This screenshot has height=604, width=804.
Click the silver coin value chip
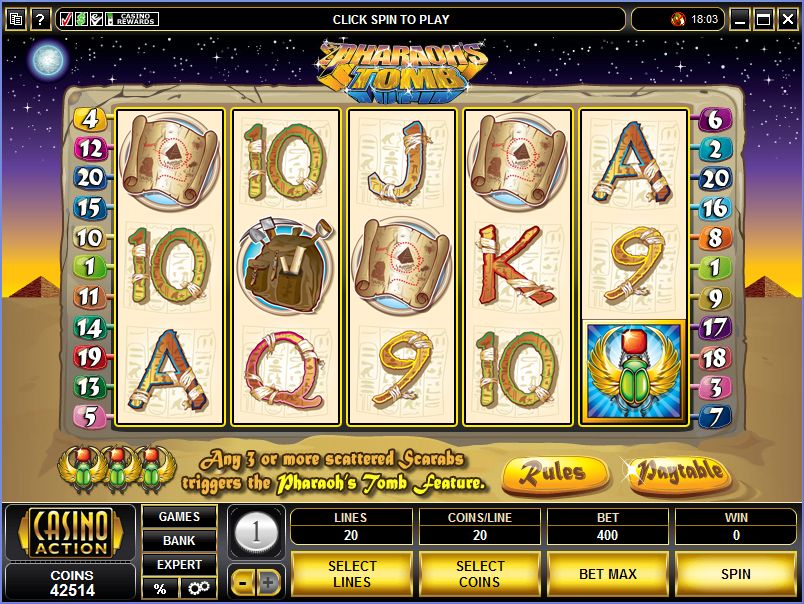click(x=256, y=531)
